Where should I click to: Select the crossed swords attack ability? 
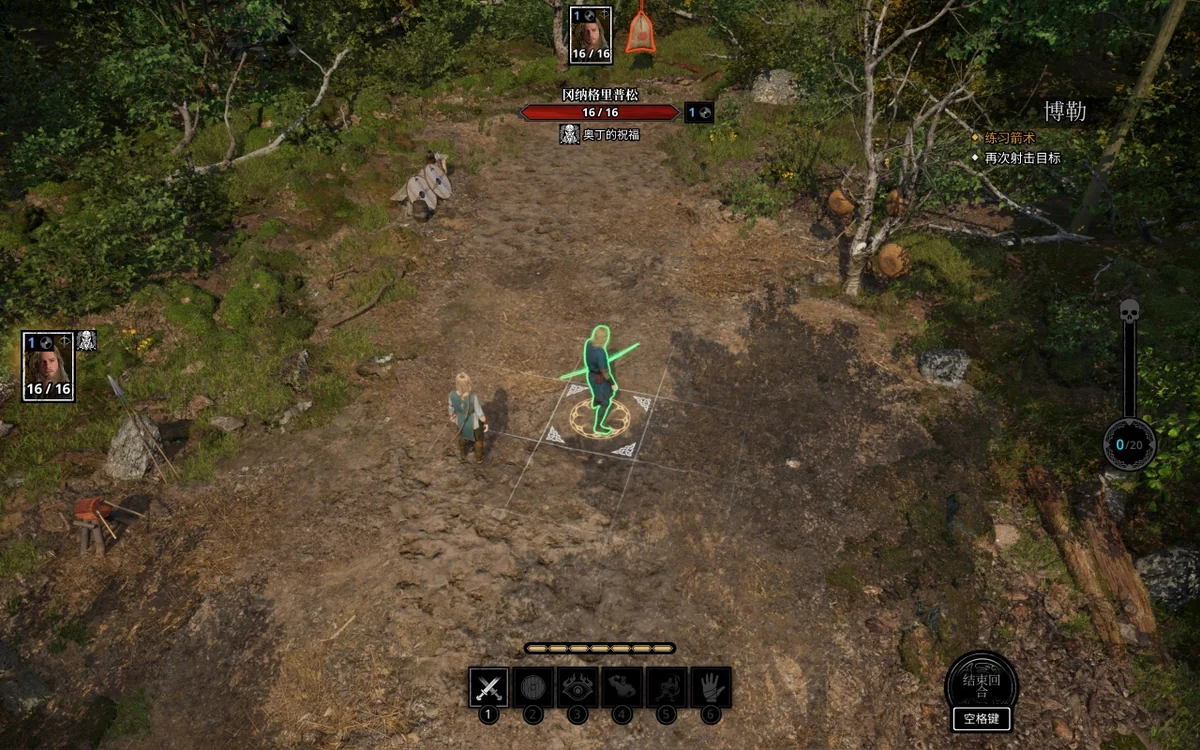pyautogui.click(x=489, y=688)
